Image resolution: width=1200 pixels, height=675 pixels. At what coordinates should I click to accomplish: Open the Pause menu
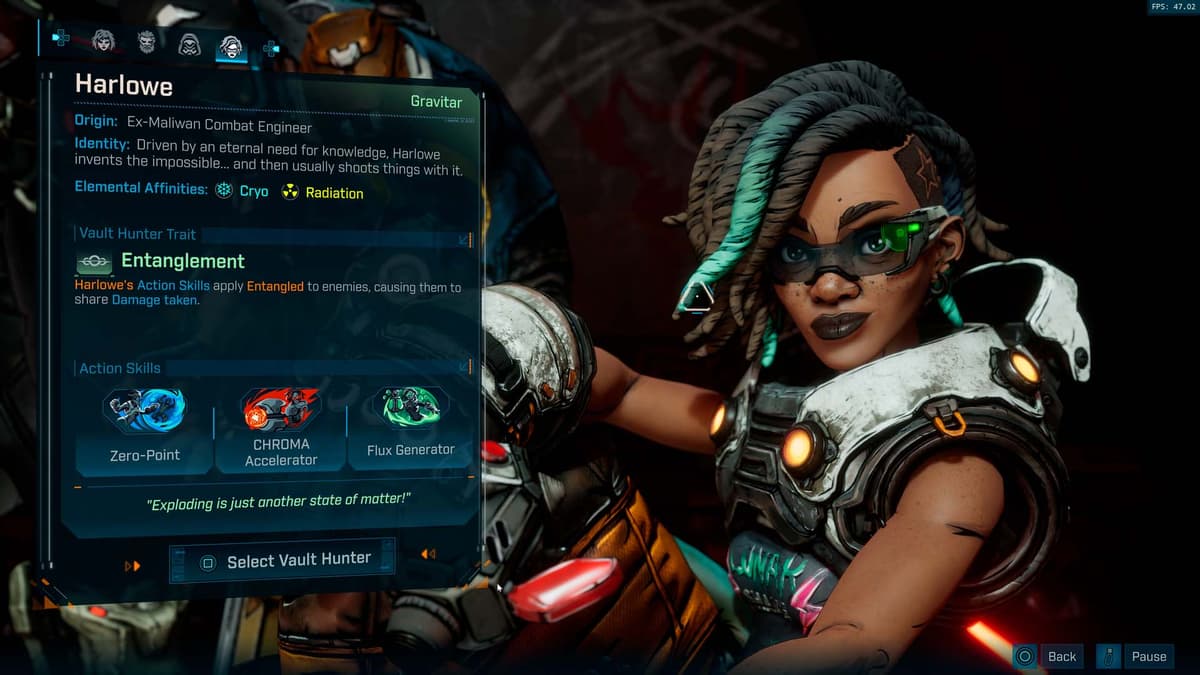[x=1136, y=656]
